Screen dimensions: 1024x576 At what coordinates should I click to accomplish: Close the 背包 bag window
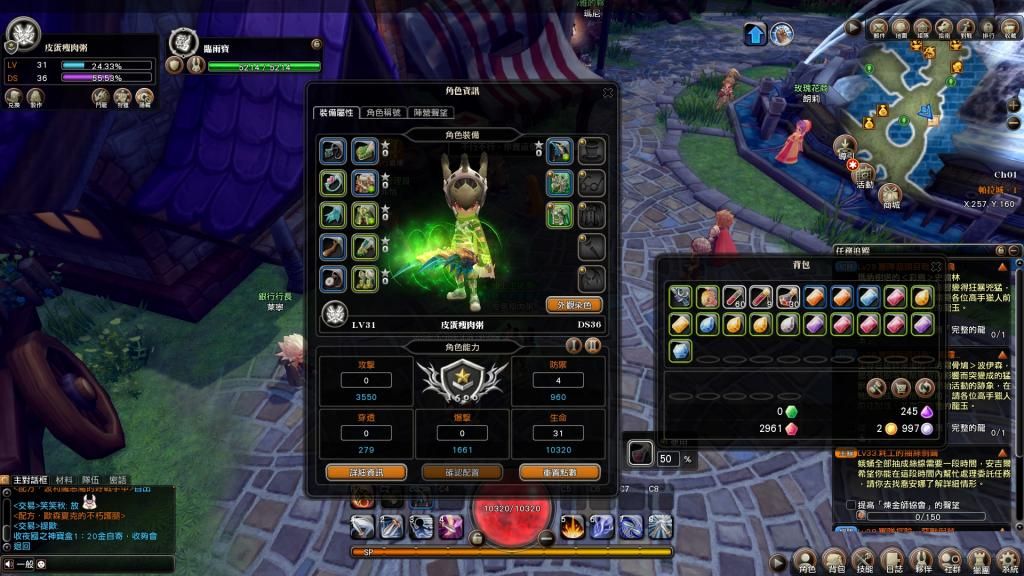936,266
